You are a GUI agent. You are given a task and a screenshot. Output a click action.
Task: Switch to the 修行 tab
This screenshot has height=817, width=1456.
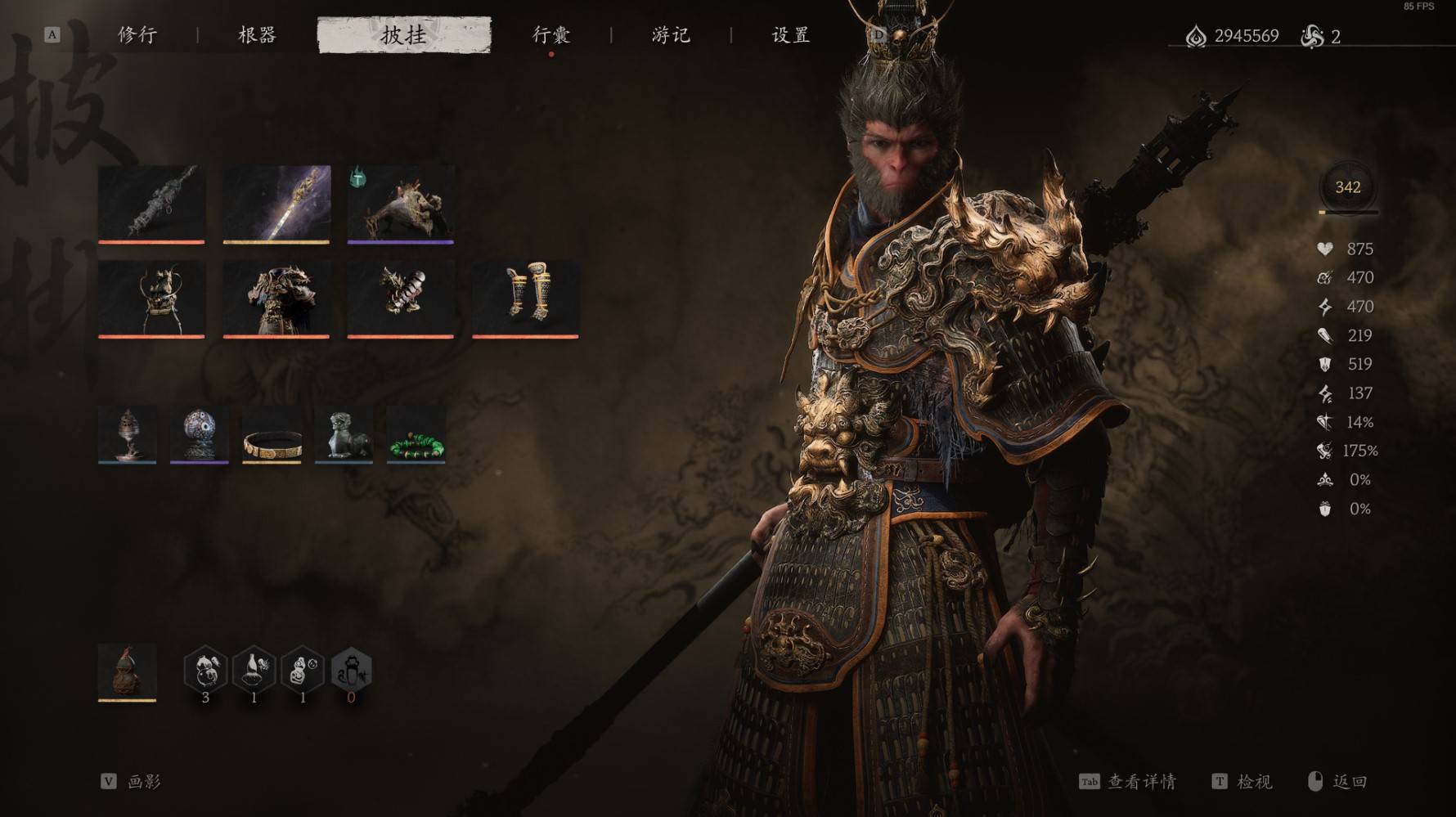coord(137,35)
